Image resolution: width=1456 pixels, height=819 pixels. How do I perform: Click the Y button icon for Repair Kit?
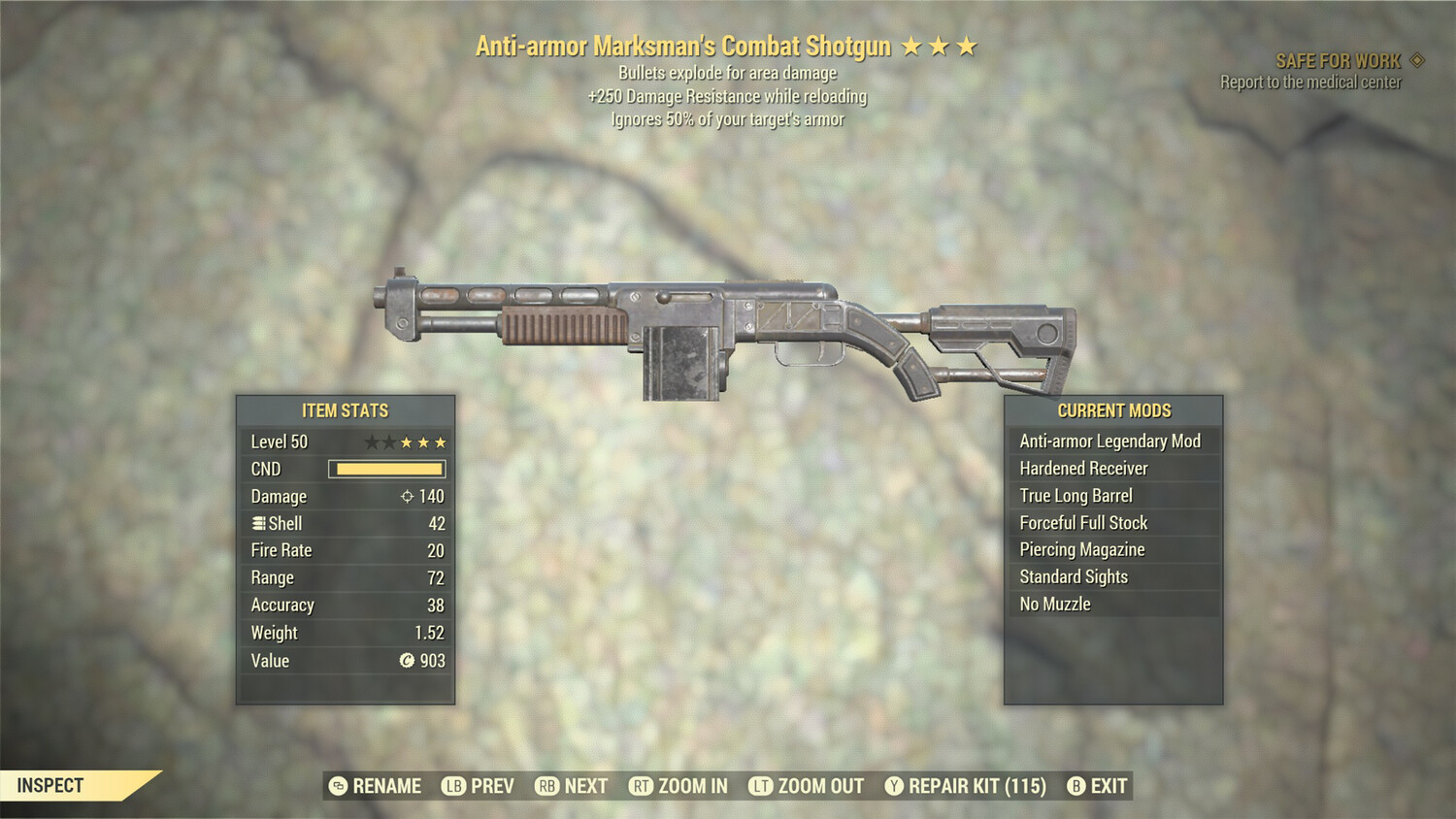click(894, 786)
